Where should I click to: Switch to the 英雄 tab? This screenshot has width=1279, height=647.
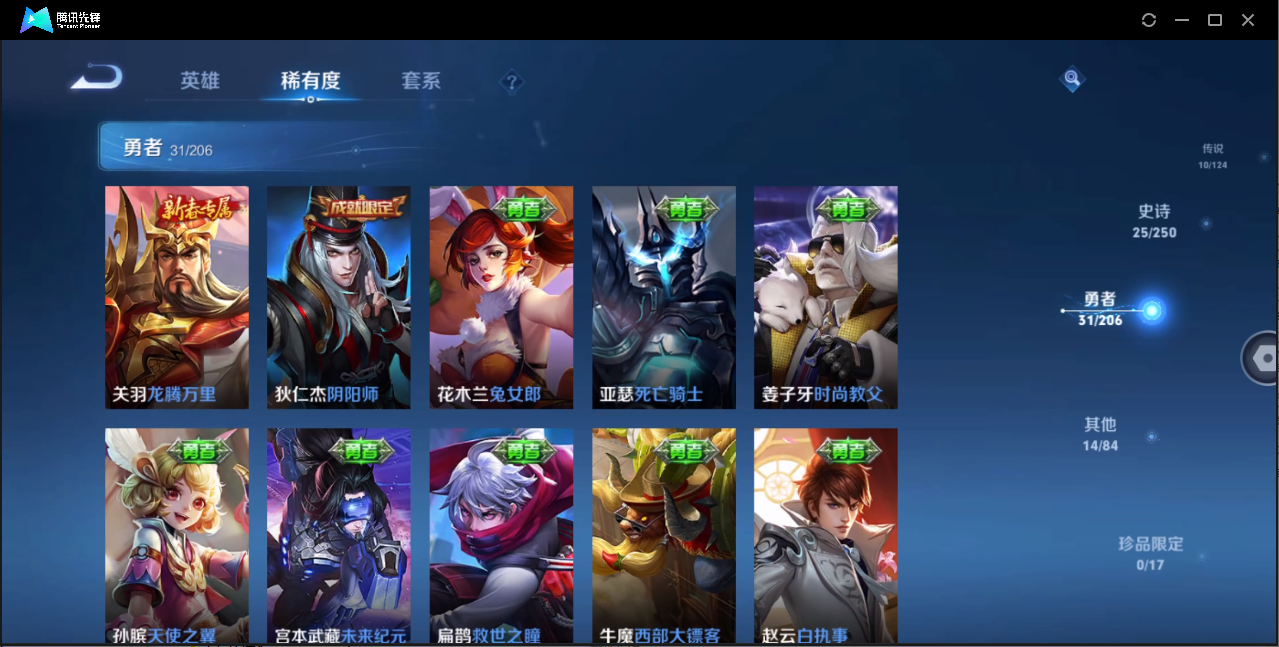pos(200,81)
